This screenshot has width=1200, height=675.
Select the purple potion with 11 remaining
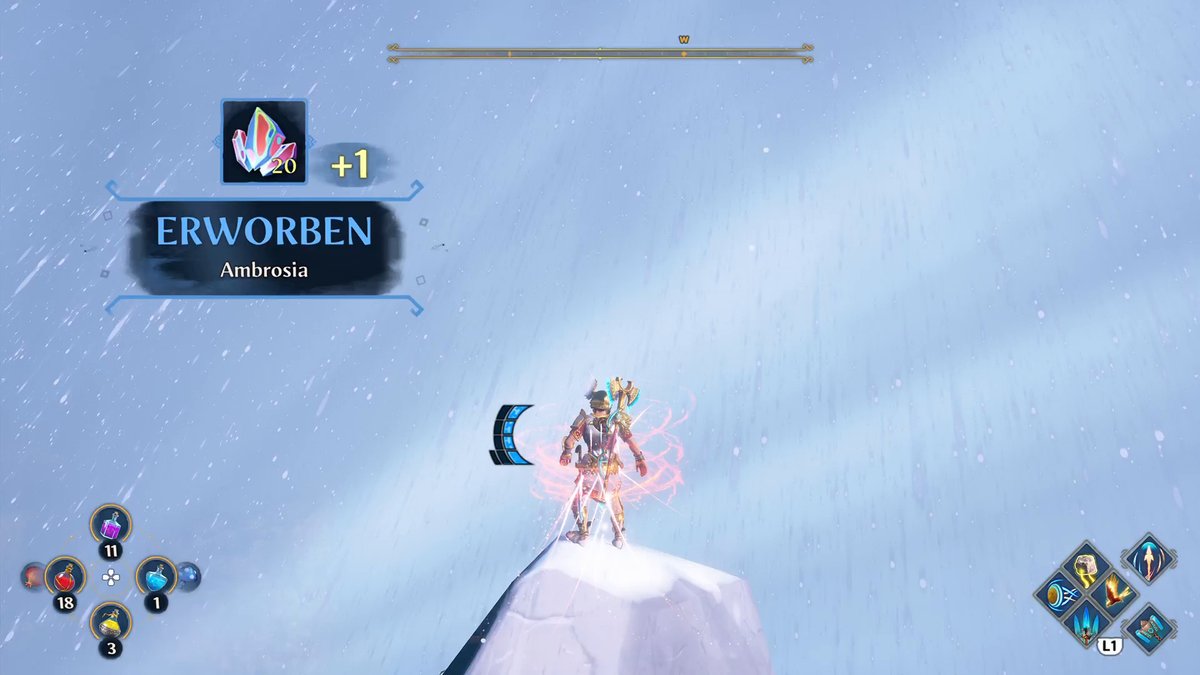(110, 525)
